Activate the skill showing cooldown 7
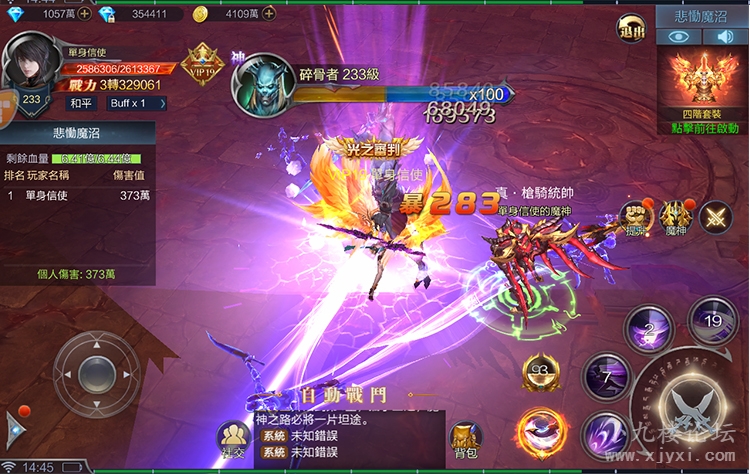This screenshot has height=474, width=750. point(606,377)
